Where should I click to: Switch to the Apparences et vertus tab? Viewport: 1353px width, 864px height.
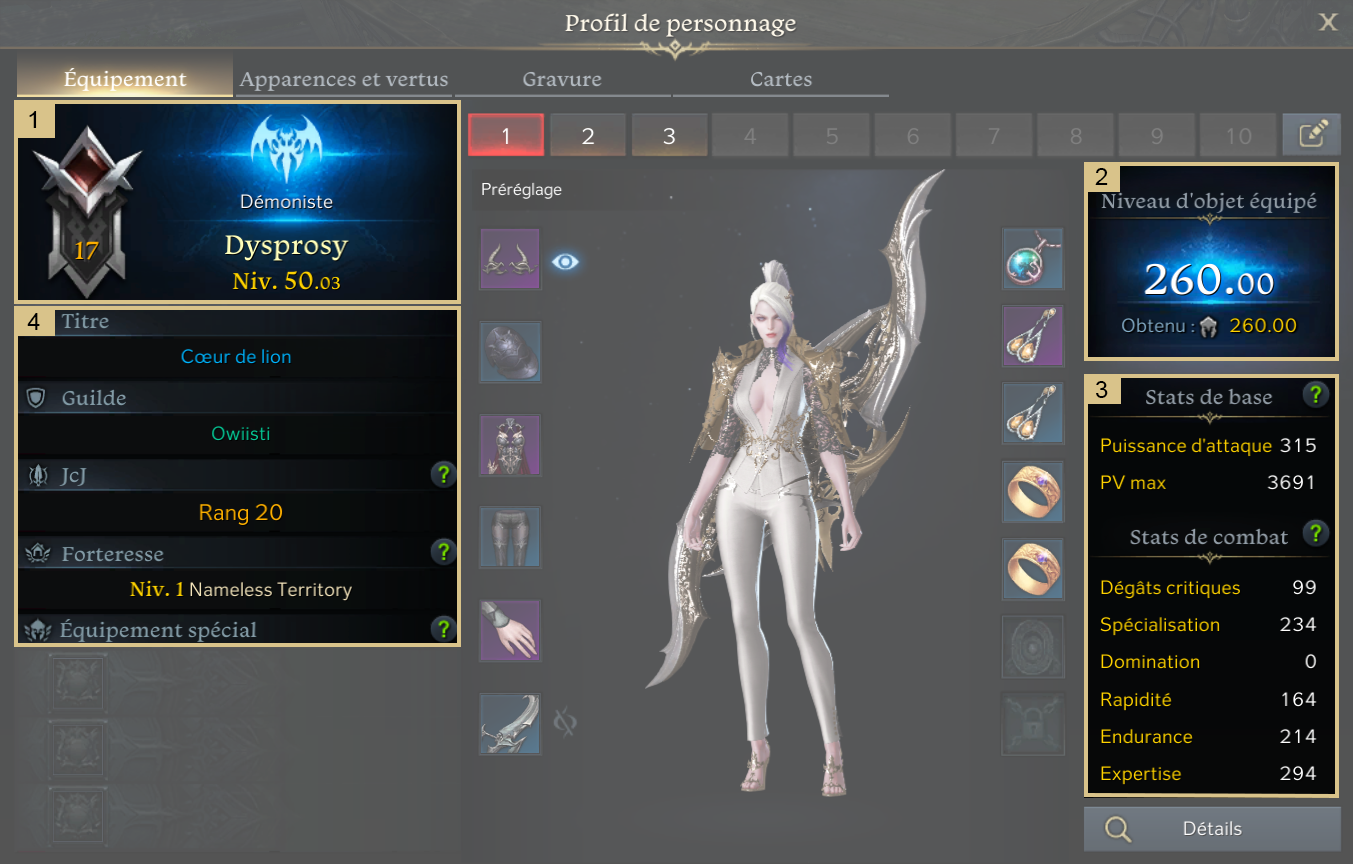click(x=344, y=79)
